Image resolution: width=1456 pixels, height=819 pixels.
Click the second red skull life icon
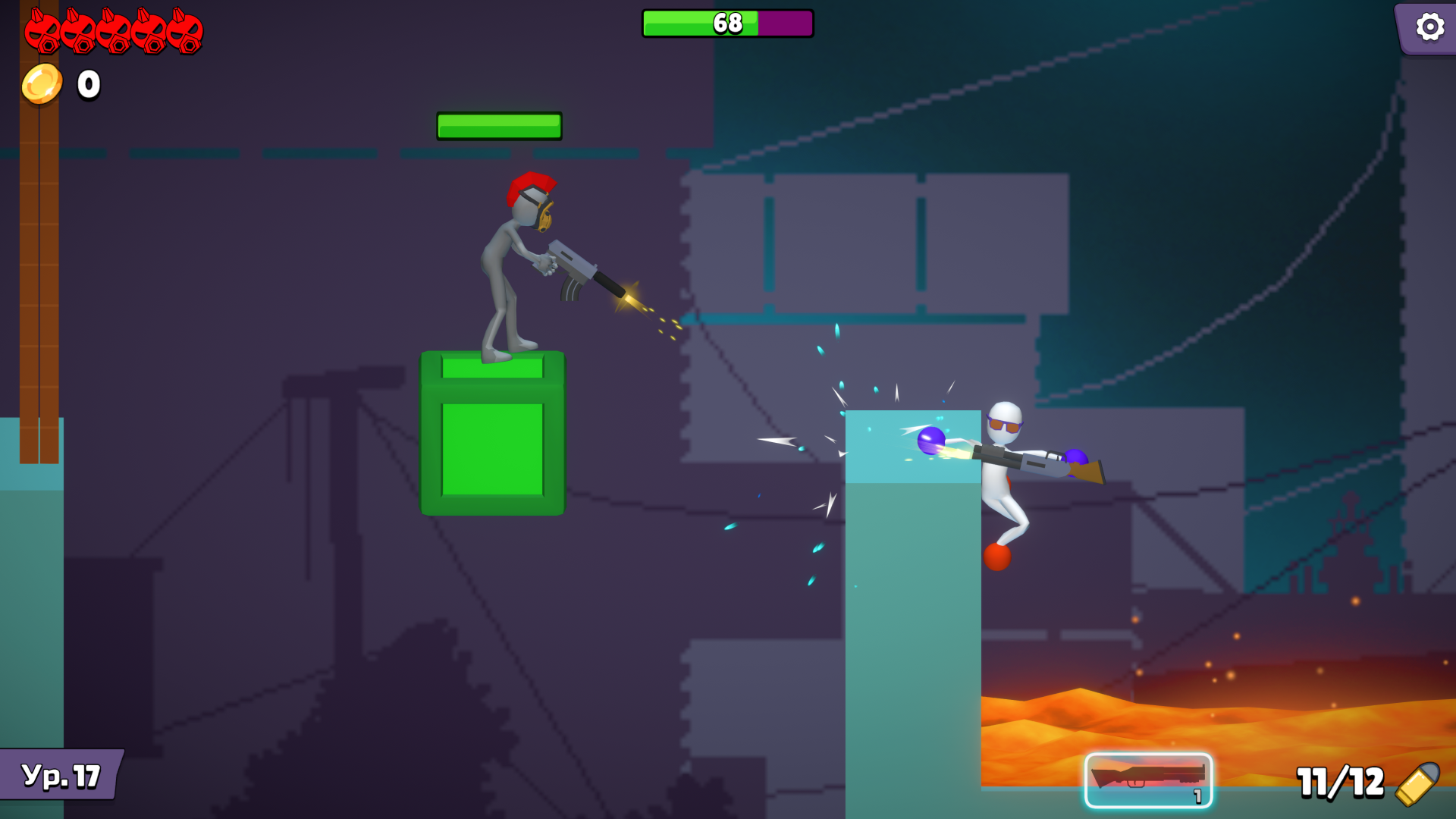coord(80,30)
